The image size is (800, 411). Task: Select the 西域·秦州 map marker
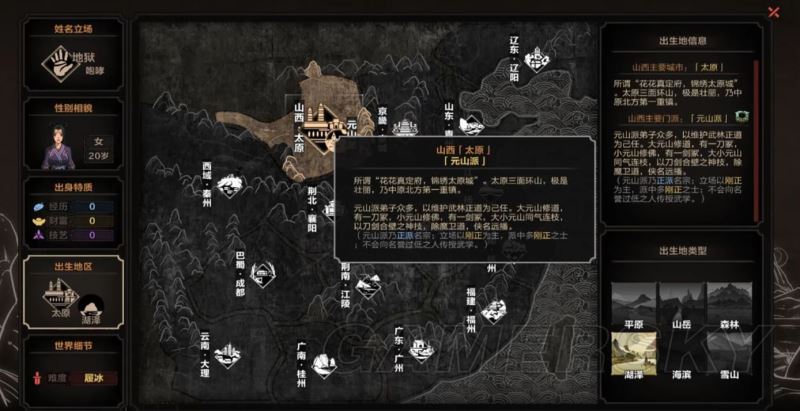pyautogui.click(x=229, y=185)
